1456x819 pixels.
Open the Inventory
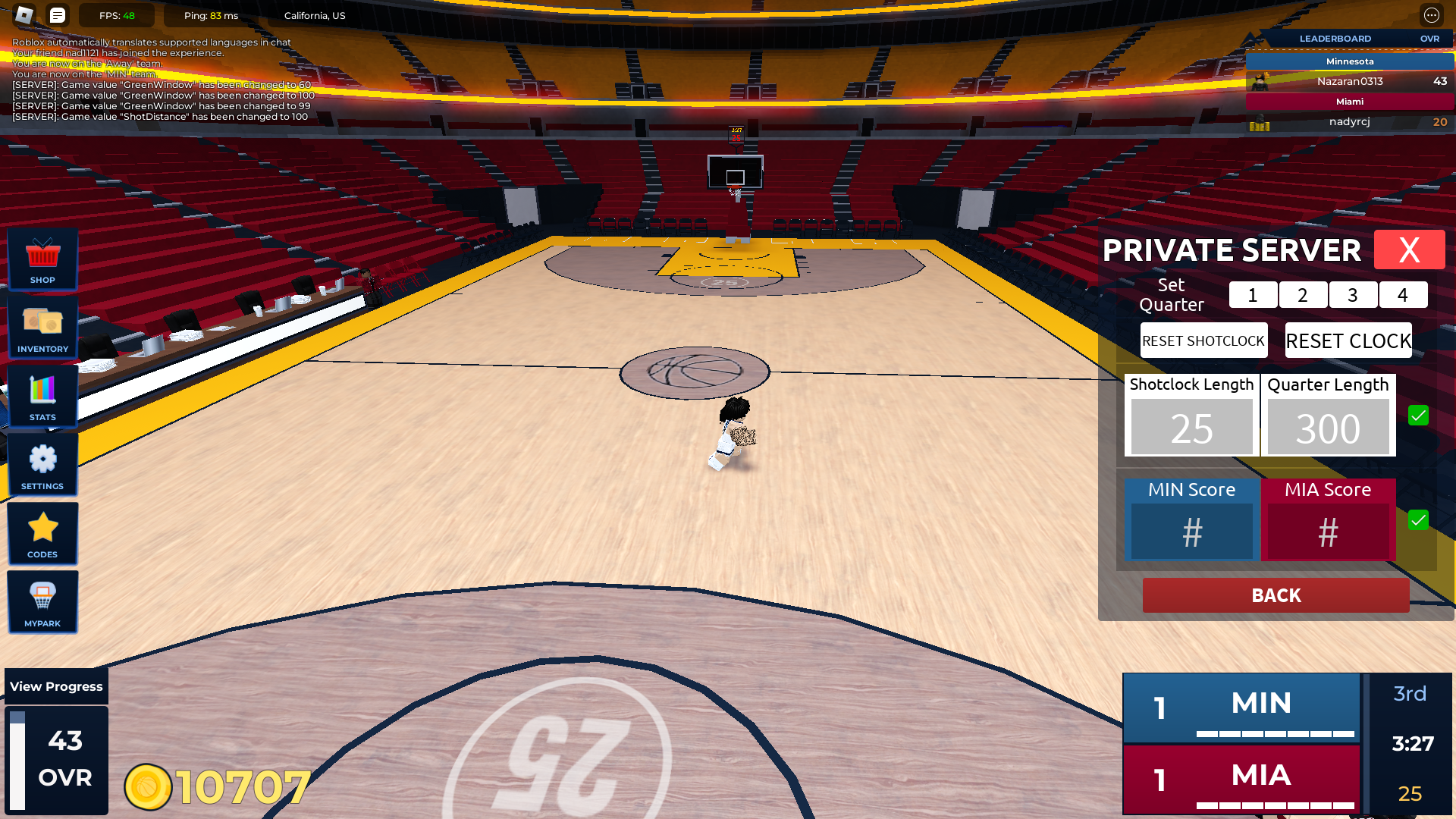(x=42, y=328)
